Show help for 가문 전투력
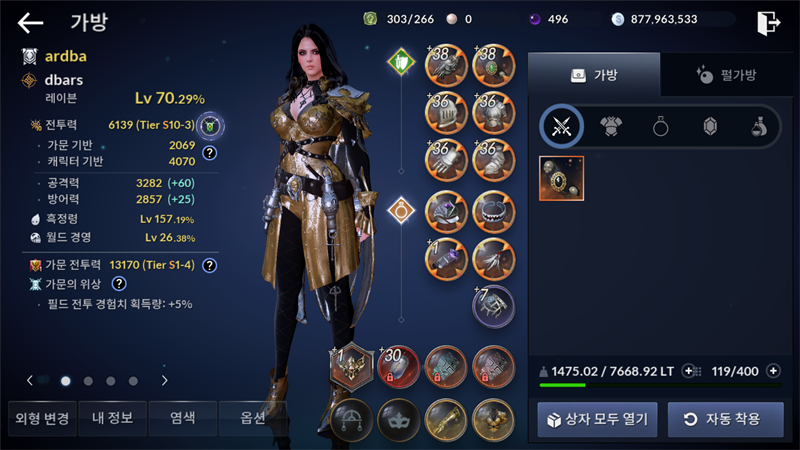This screenshot has width=800, height=450. pyautogui.click(x=210, y=266)
